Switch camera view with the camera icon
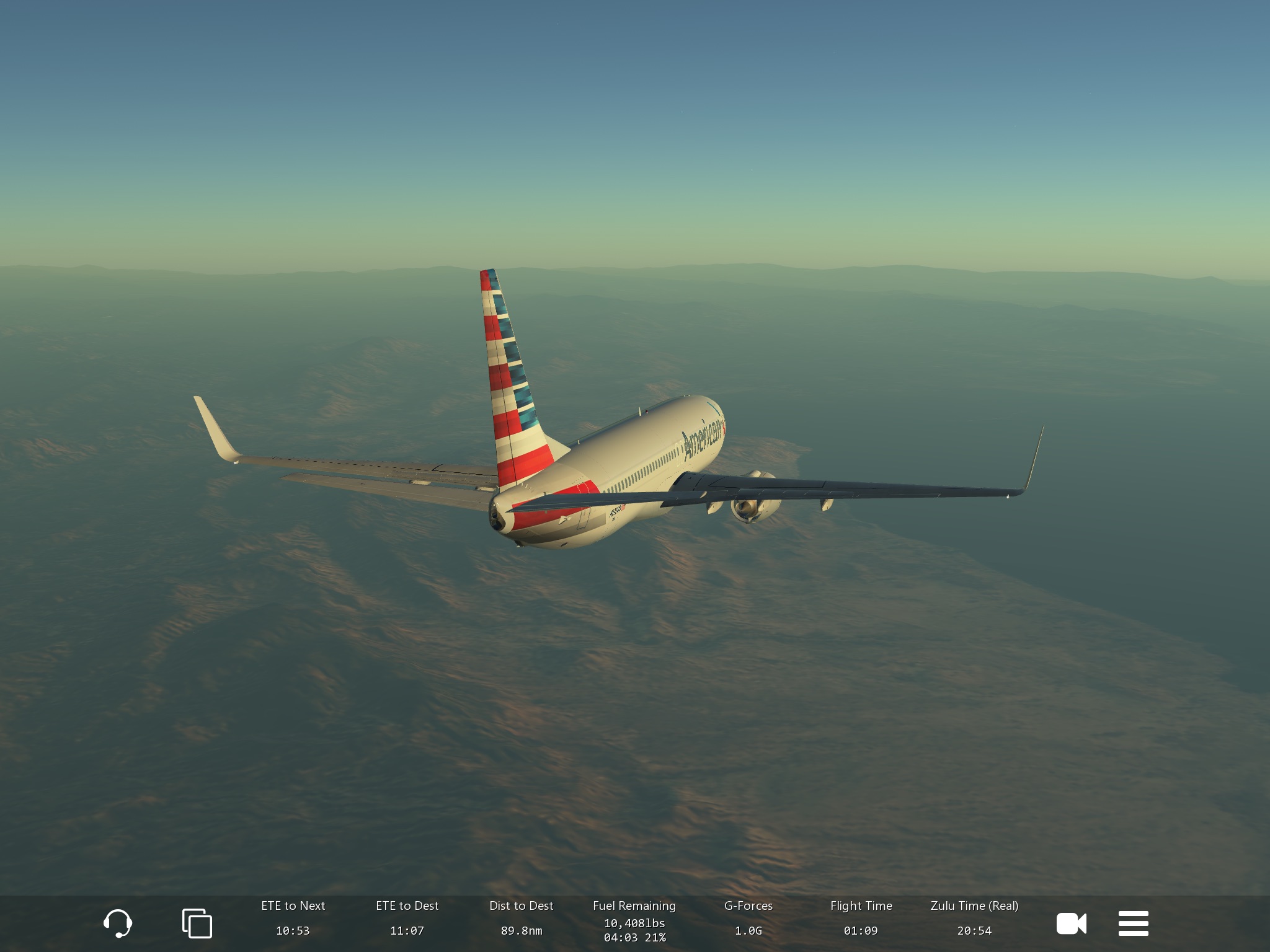 click(1071, 923)
